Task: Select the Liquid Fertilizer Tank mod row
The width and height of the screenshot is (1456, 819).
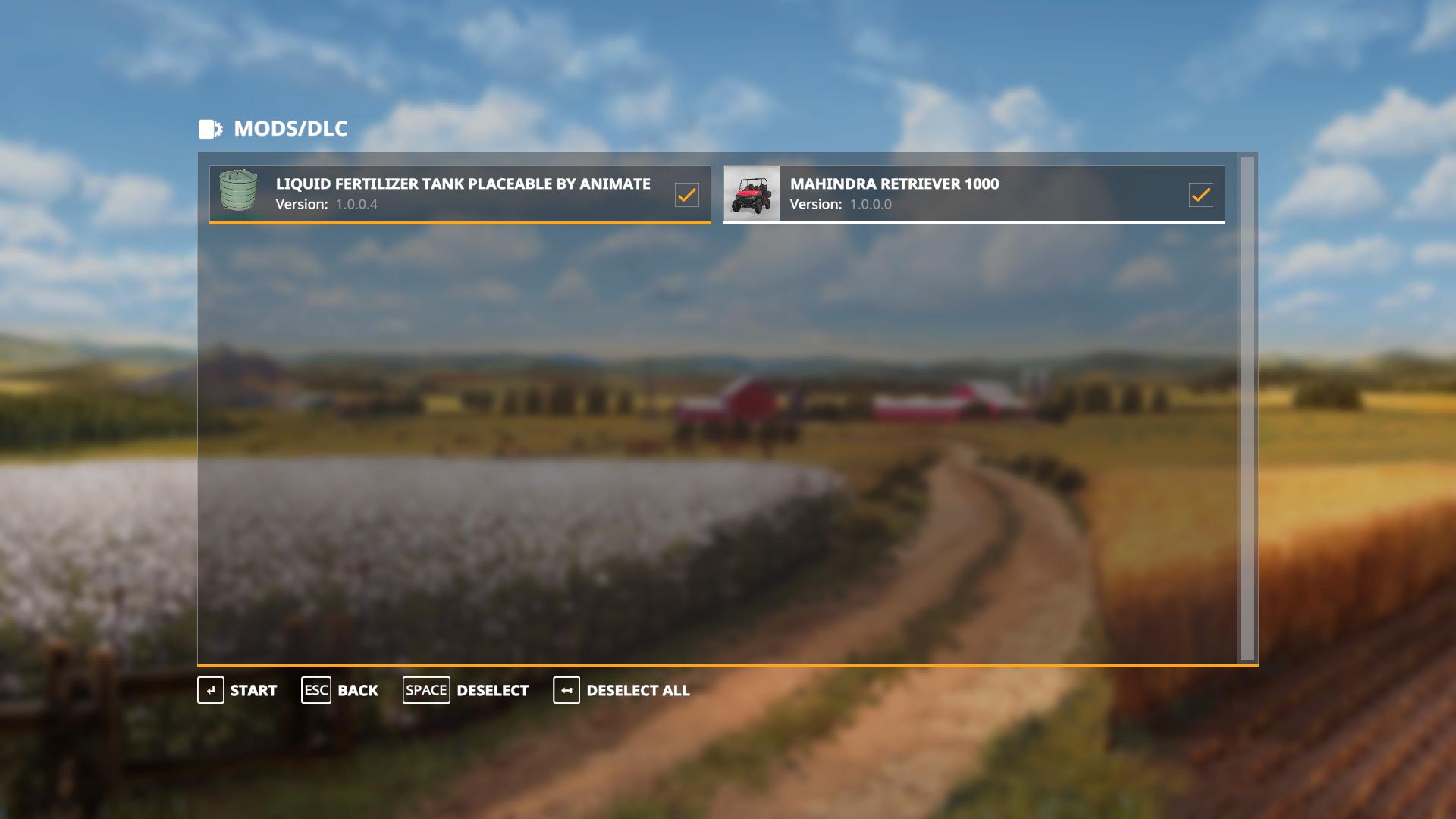Action: [x=463, y=194]
